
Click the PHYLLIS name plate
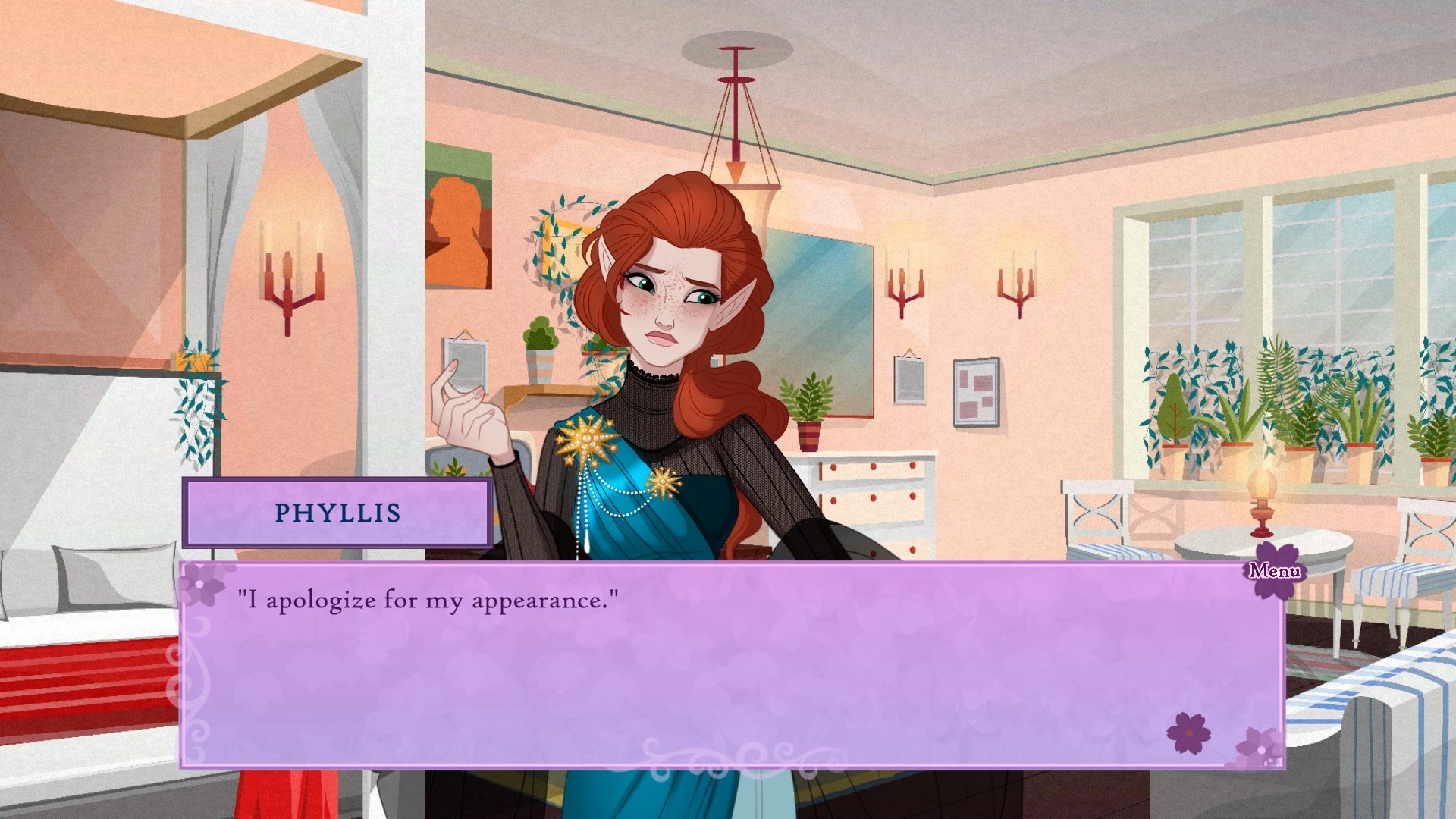tap(336, 513)
